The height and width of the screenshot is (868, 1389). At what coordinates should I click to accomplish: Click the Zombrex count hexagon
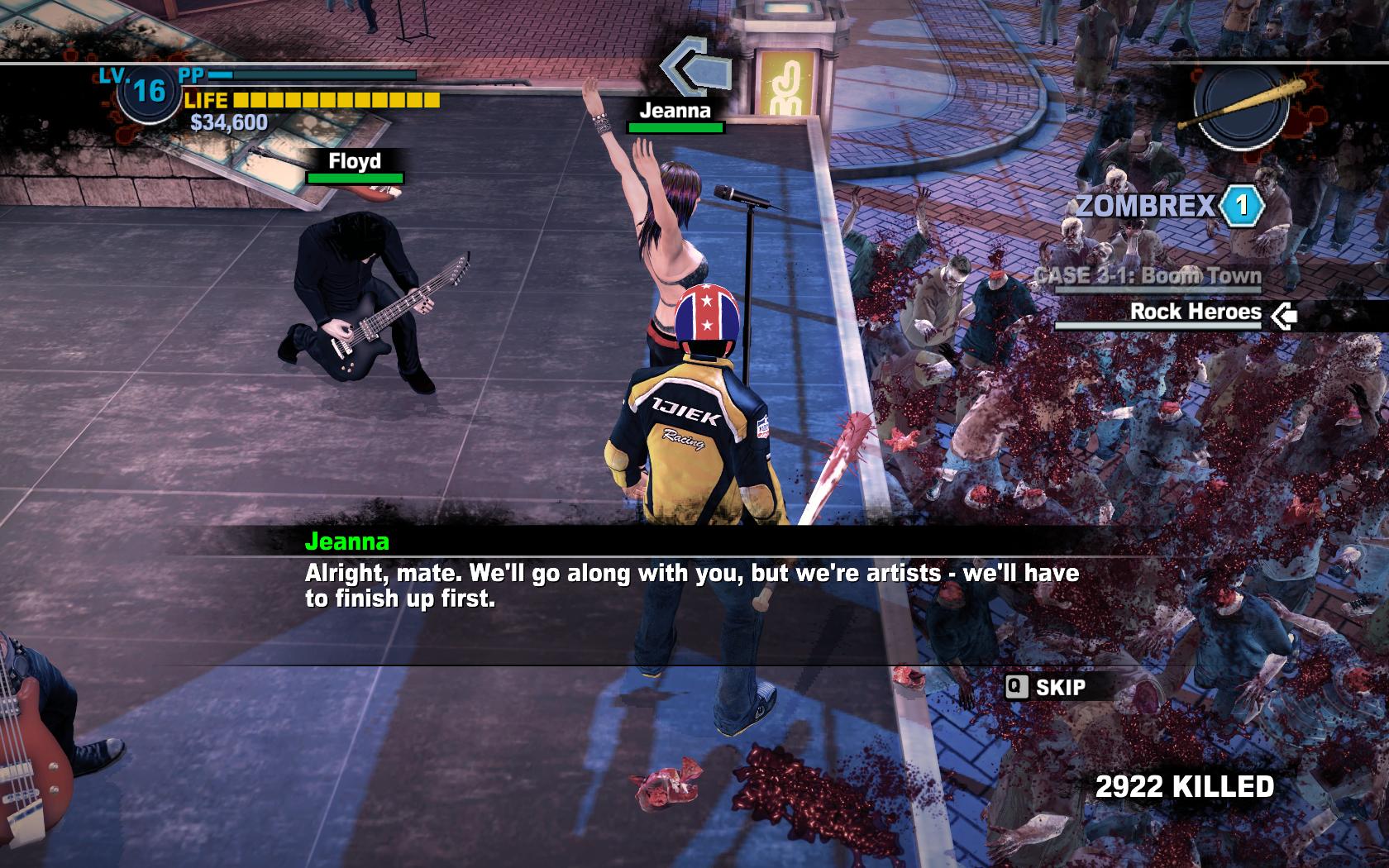pos(1241,206)
